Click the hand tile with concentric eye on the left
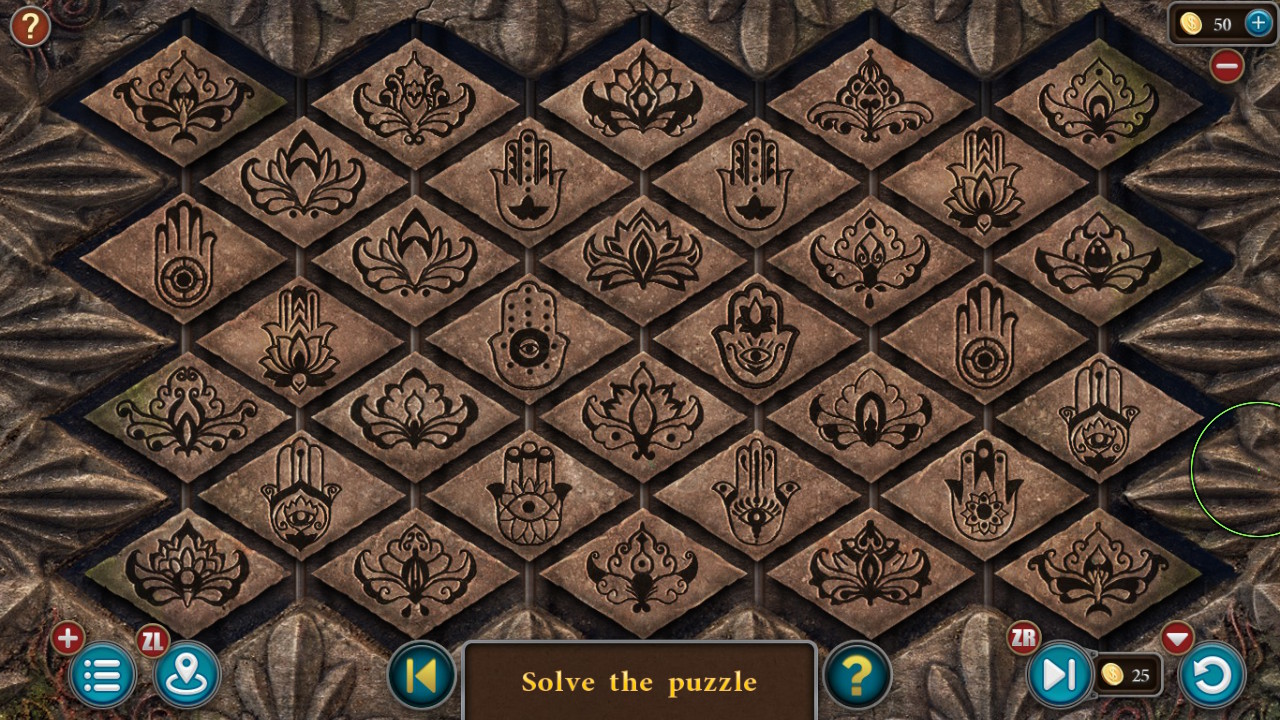Screen dimensions: 1280x720 click(182, 262)
